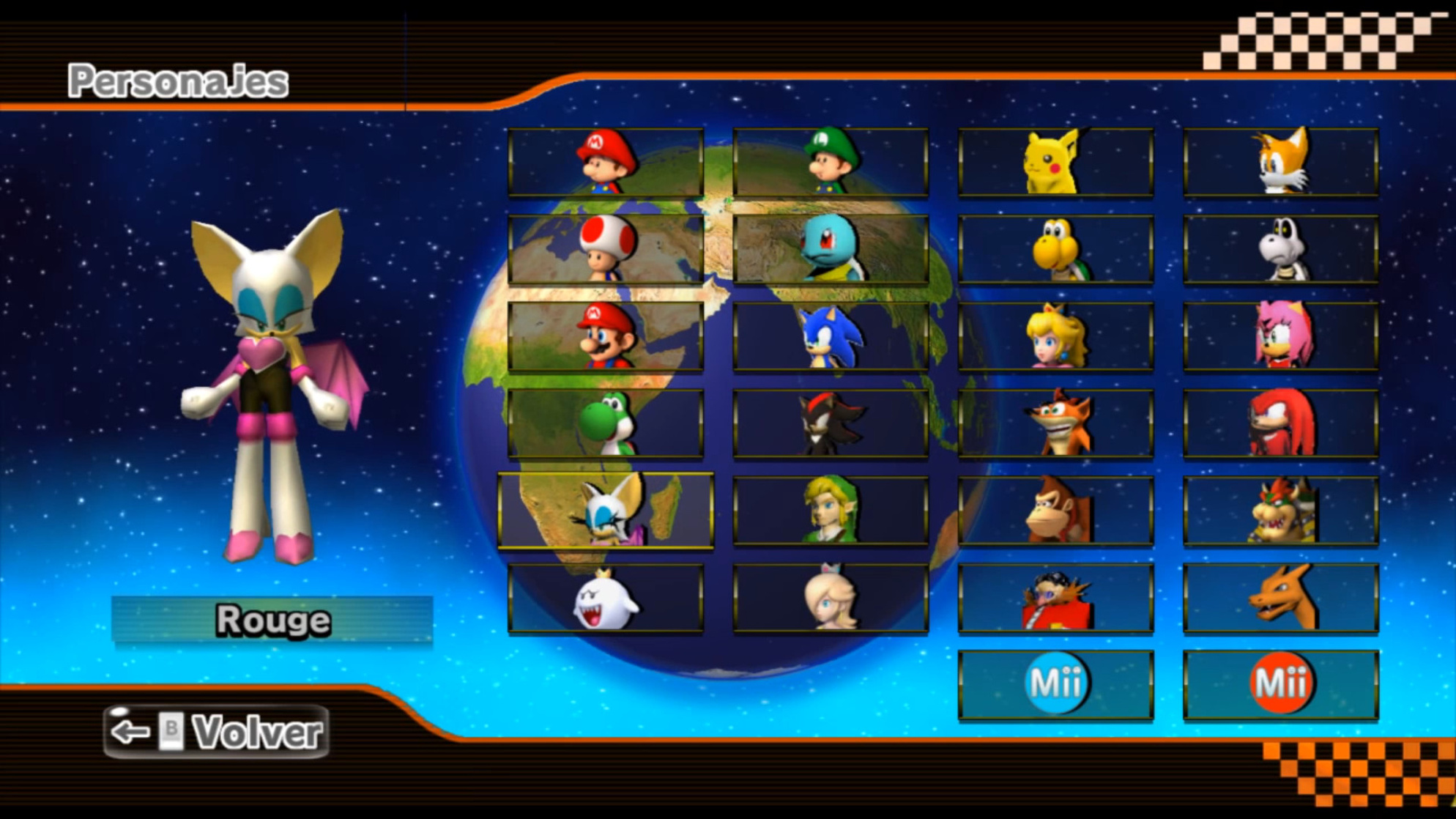Image resolution: width=1456 pixels, height=819 pixels.
Task: Select Link's character tile
Action: coord(831,511)
